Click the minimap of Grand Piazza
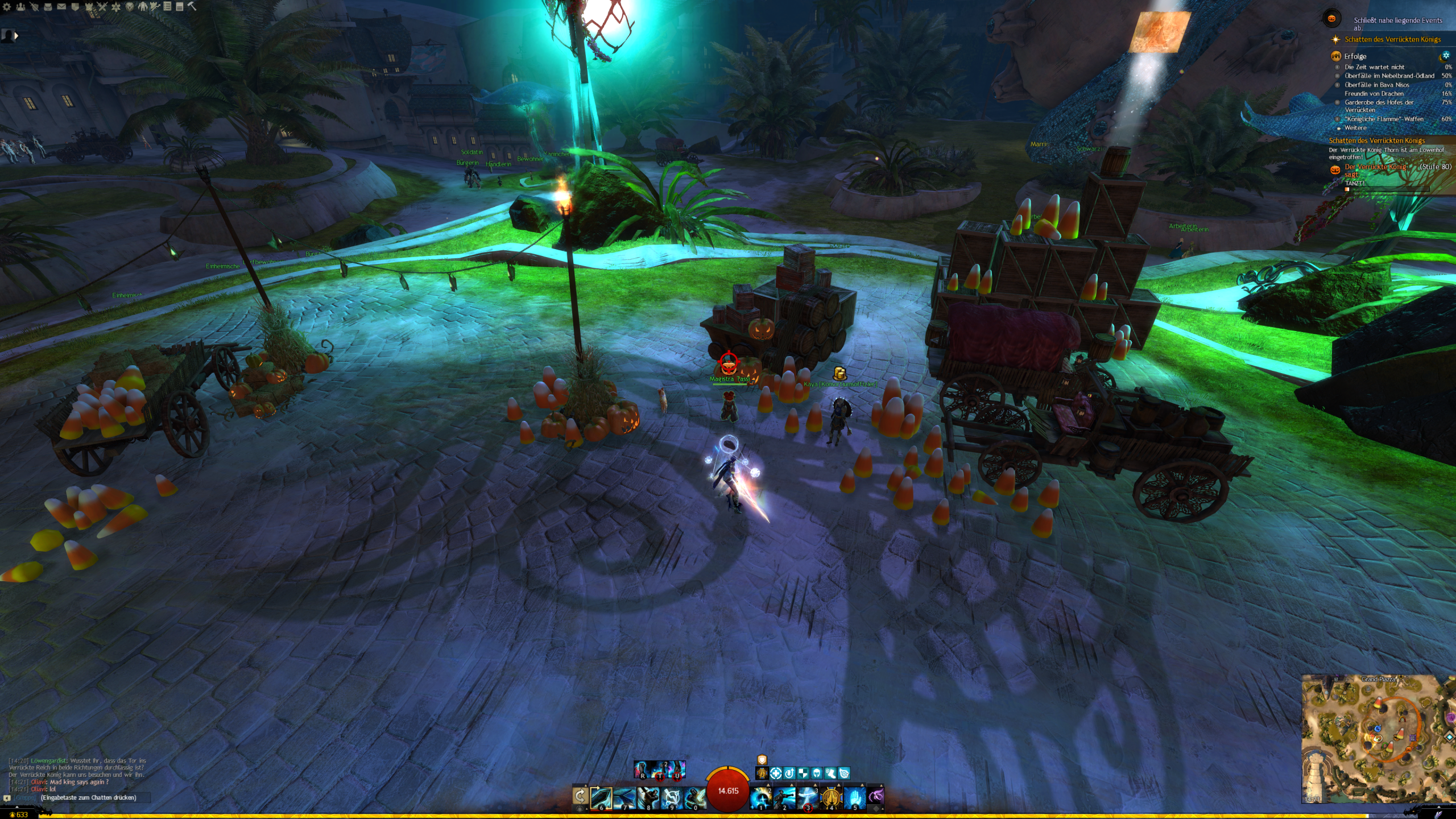Screen dimensions: 1456x819 pyautogui.click(x=1376, y=739)
